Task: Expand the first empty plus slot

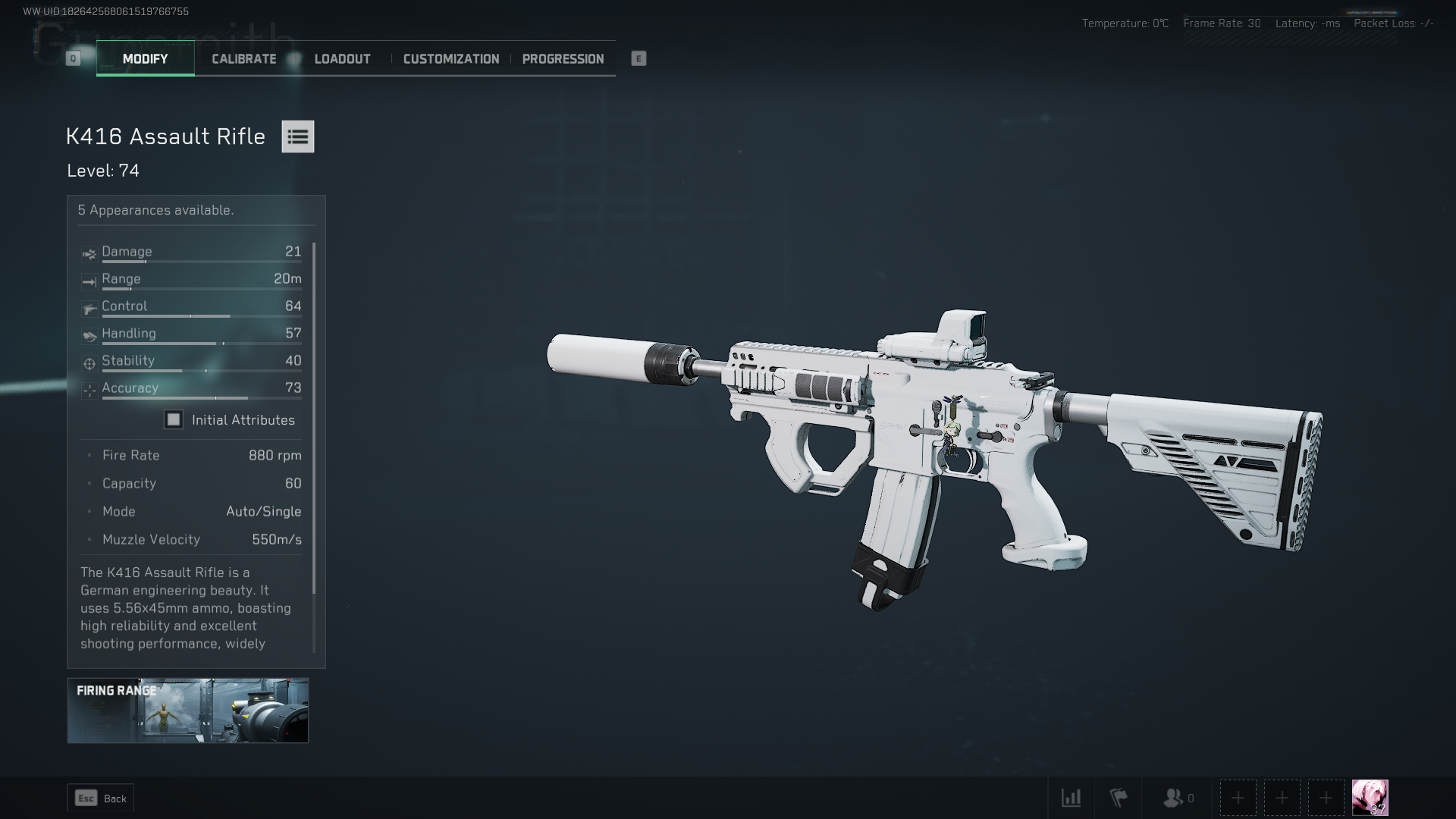Action: 1238,798
